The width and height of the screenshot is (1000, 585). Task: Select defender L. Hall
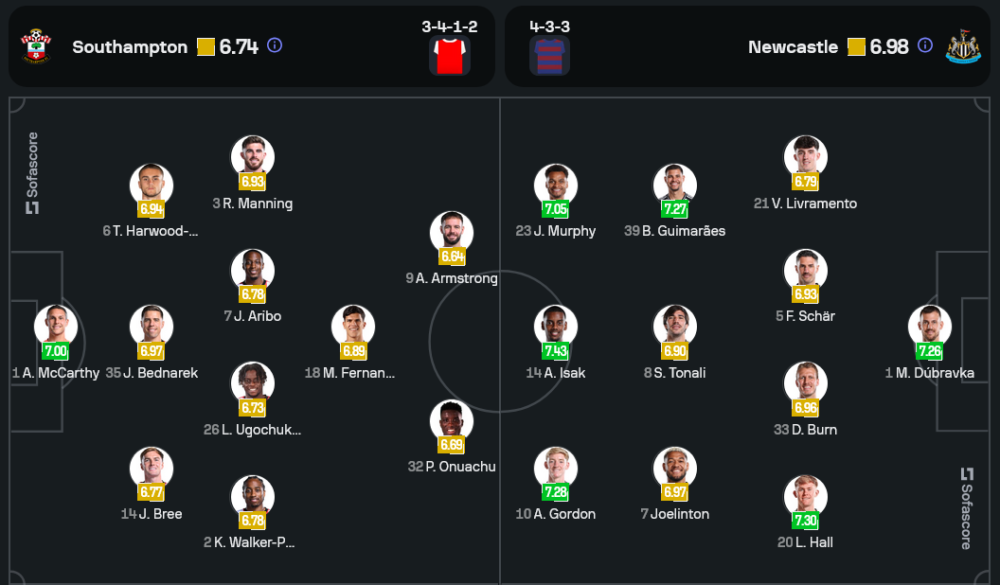[x=805, y=496]
